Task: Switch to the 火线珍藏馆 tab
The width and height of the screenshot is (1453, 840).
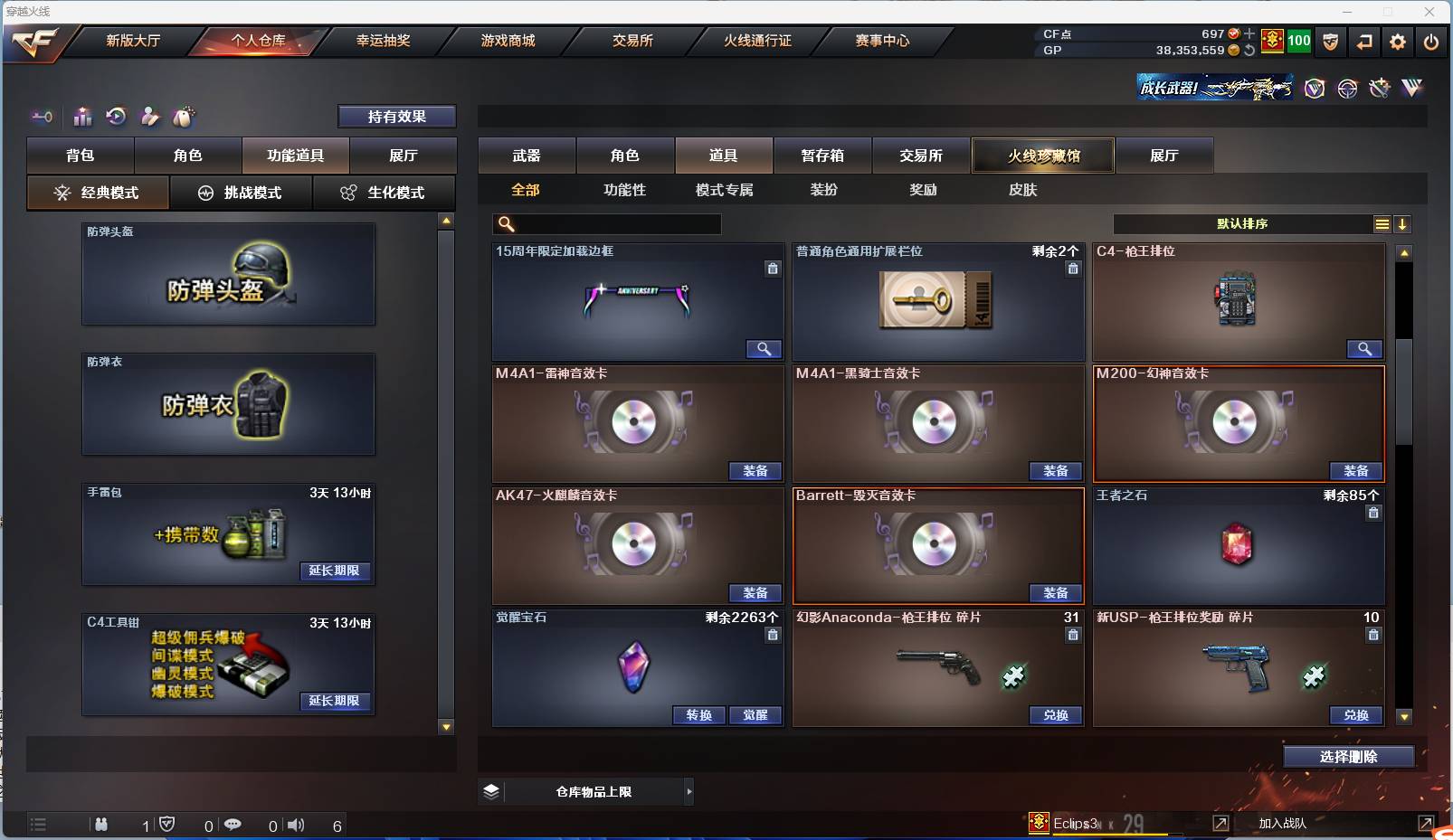Action: tap(1044, 155)
